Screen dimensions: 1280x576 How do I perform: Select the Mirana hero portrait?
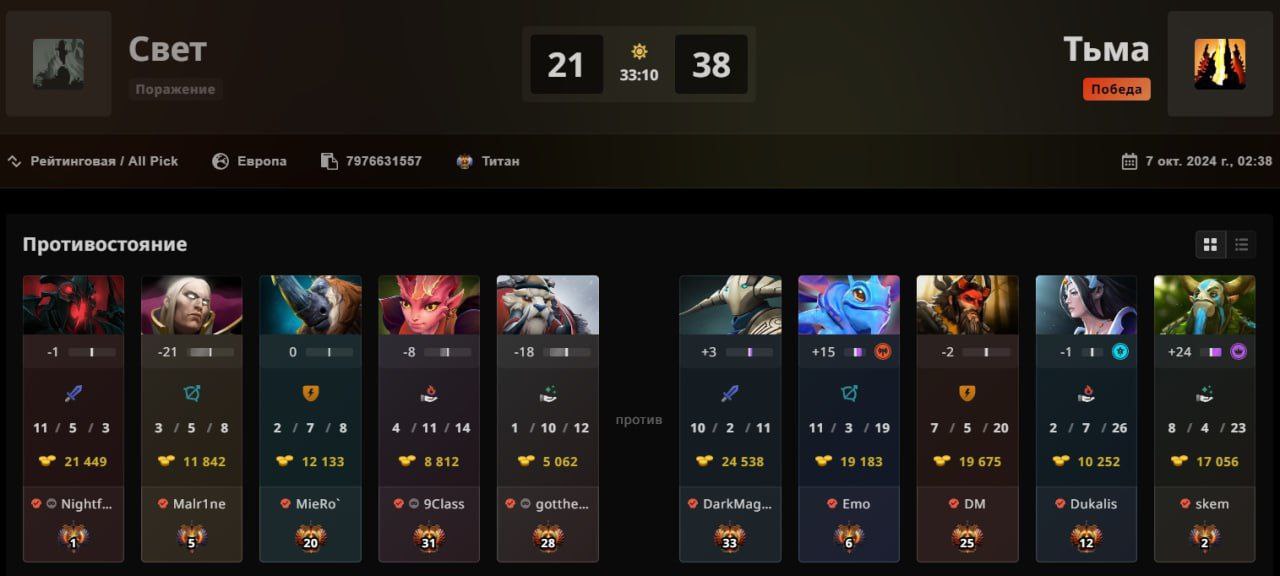click(1086, 305)
